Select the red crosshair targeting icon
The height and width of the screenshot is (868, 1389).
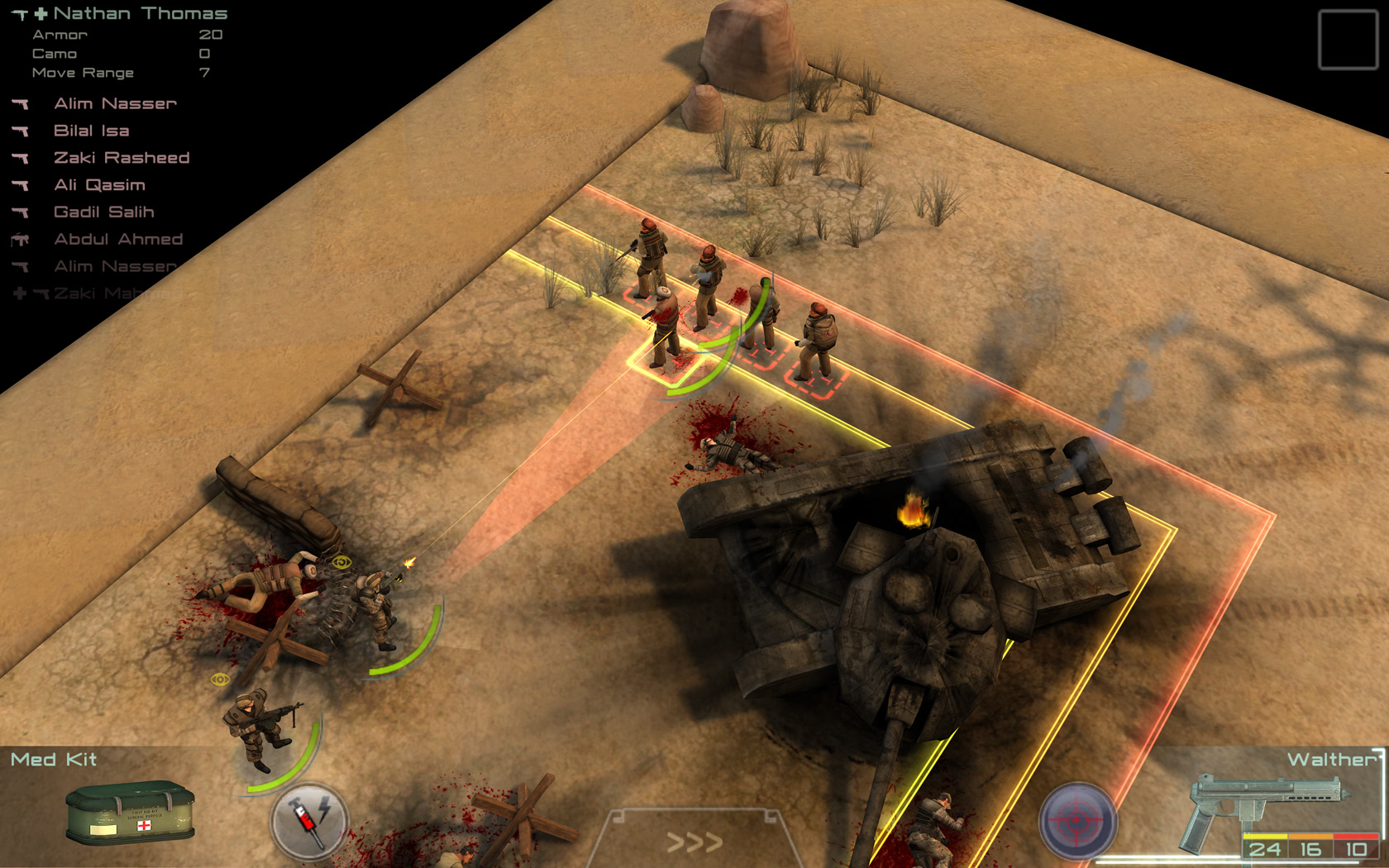(1075, 820)
